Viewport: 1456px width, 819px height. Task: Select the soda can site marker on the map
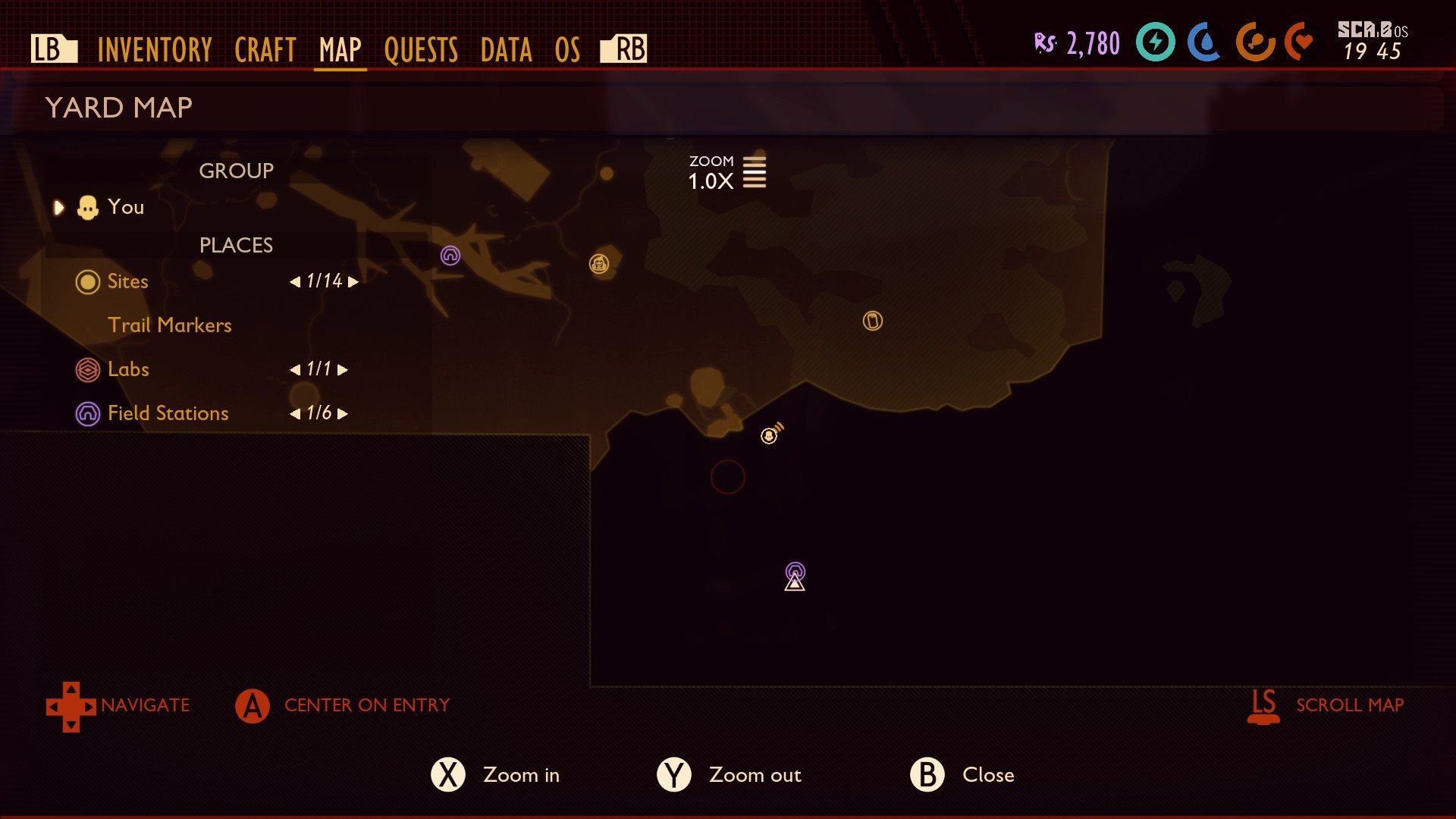tap(873, 321)
